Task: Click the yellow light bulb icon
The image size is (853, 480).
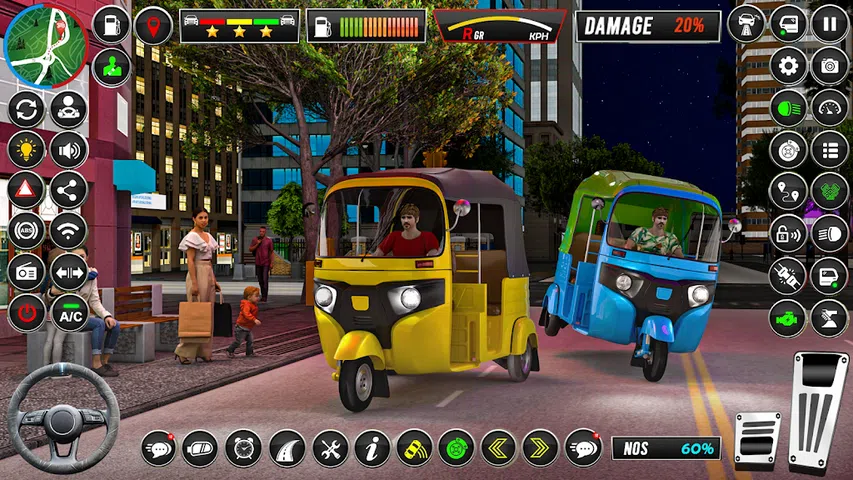Action: tap(26, 150)
